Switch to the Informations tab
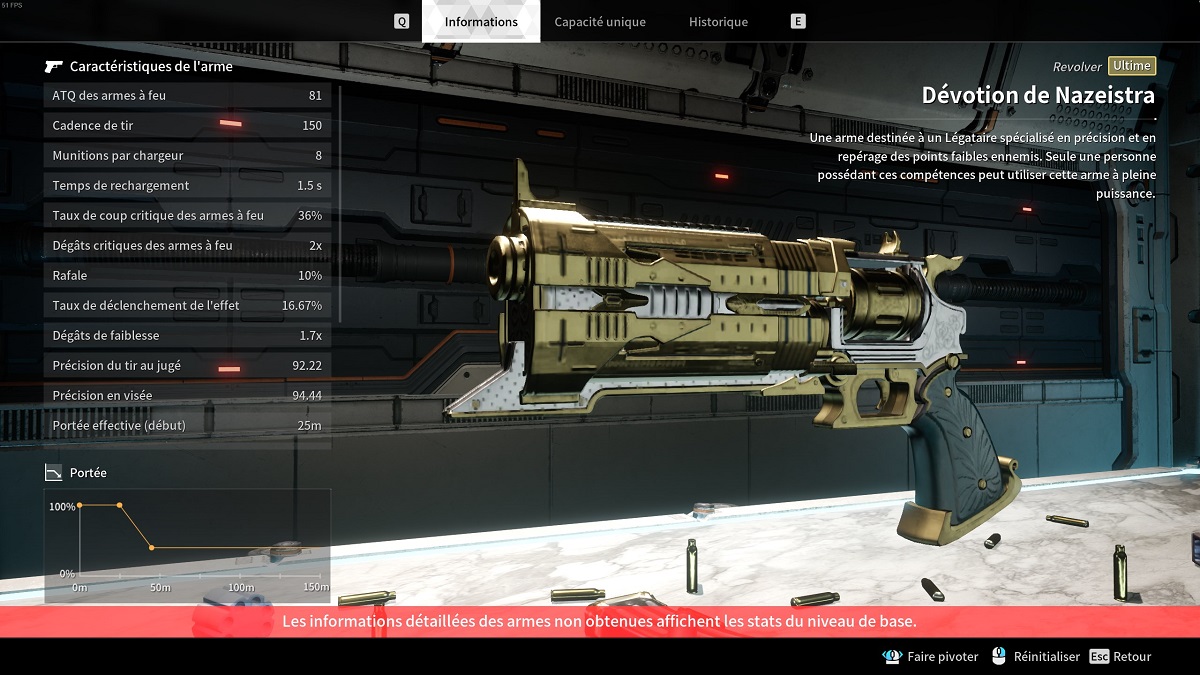 point(481,22)
